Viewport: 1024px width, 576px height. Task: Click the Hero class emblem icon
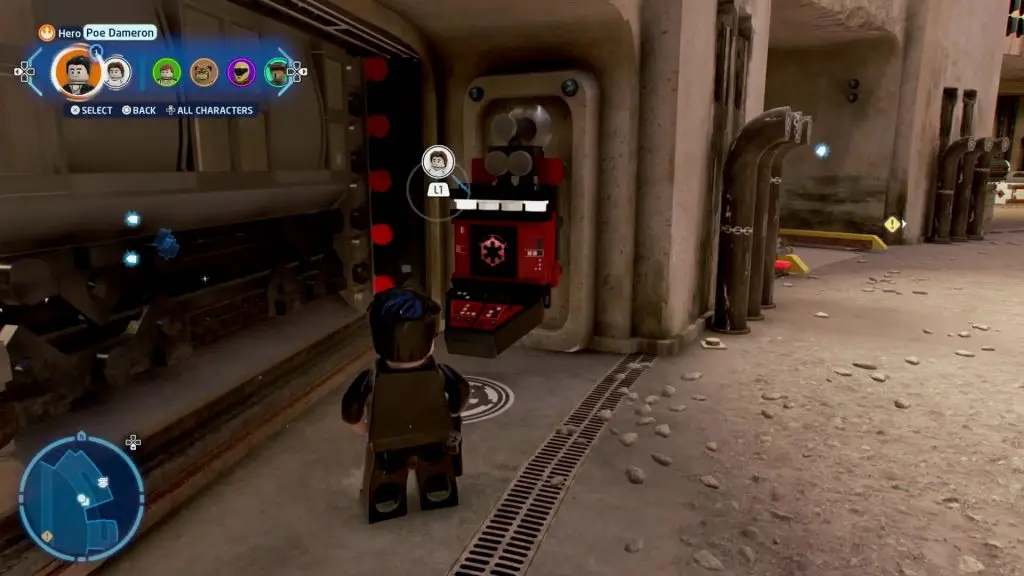46,33
